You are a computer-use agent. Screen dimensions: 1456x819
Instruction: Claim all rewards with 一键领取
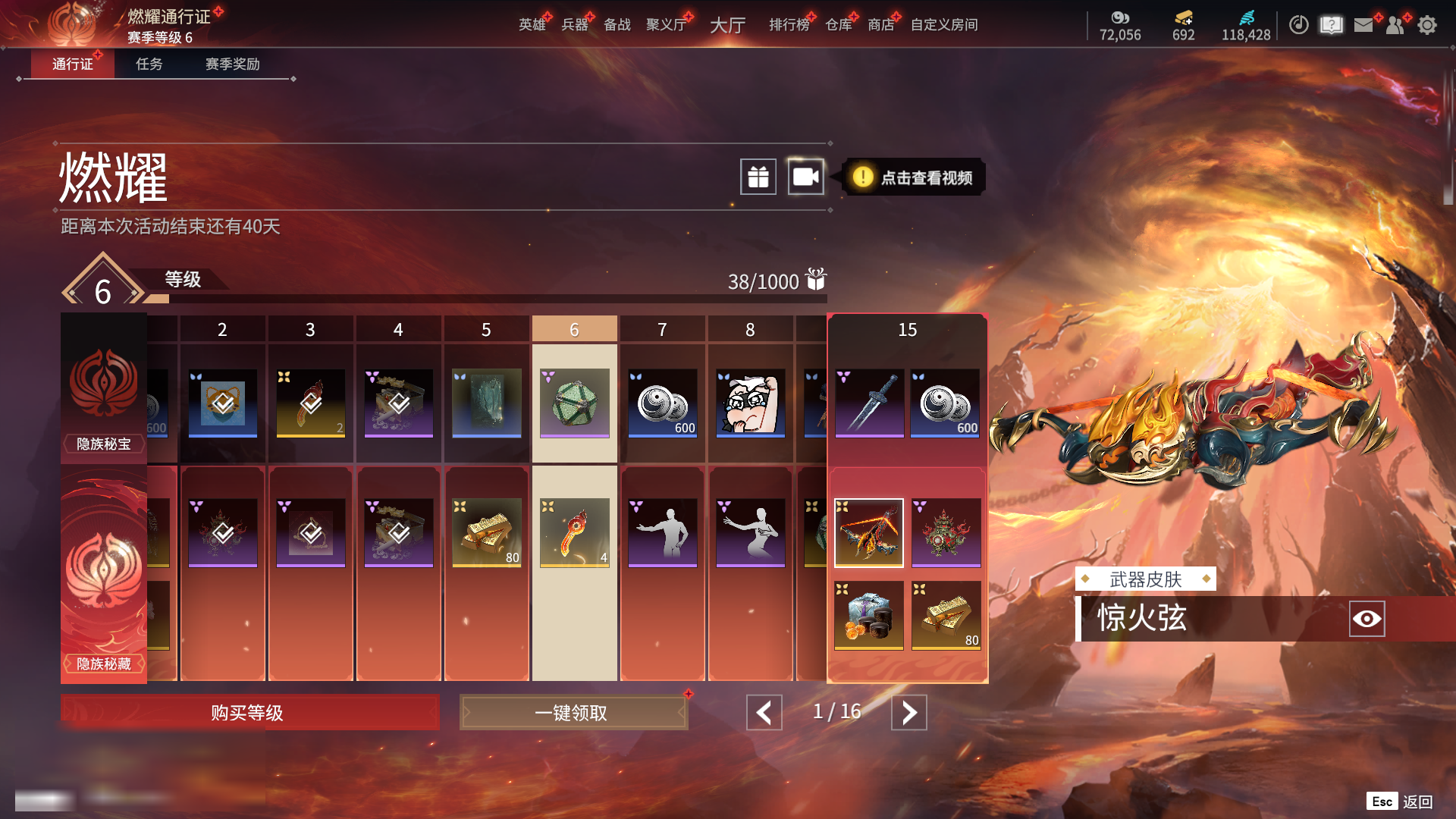[573, 713]
